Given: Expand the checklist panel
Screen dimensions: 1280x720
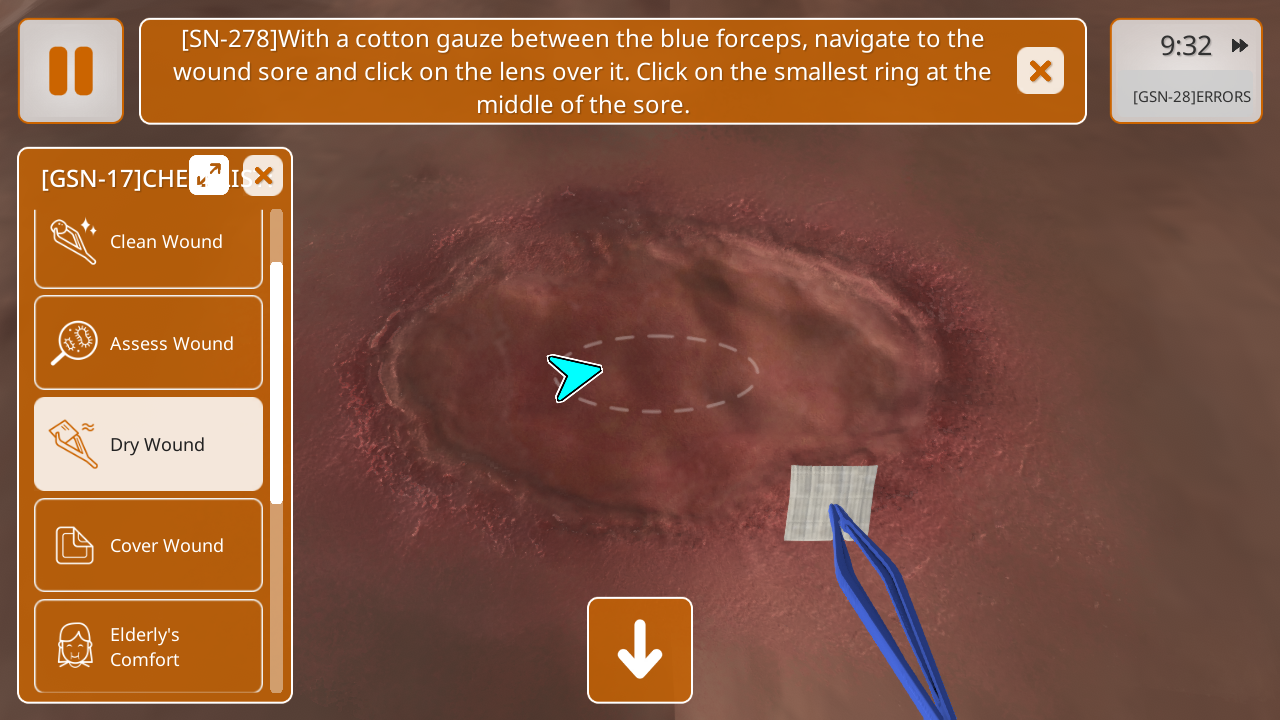Looking at the screenshot, I should 209,176.
